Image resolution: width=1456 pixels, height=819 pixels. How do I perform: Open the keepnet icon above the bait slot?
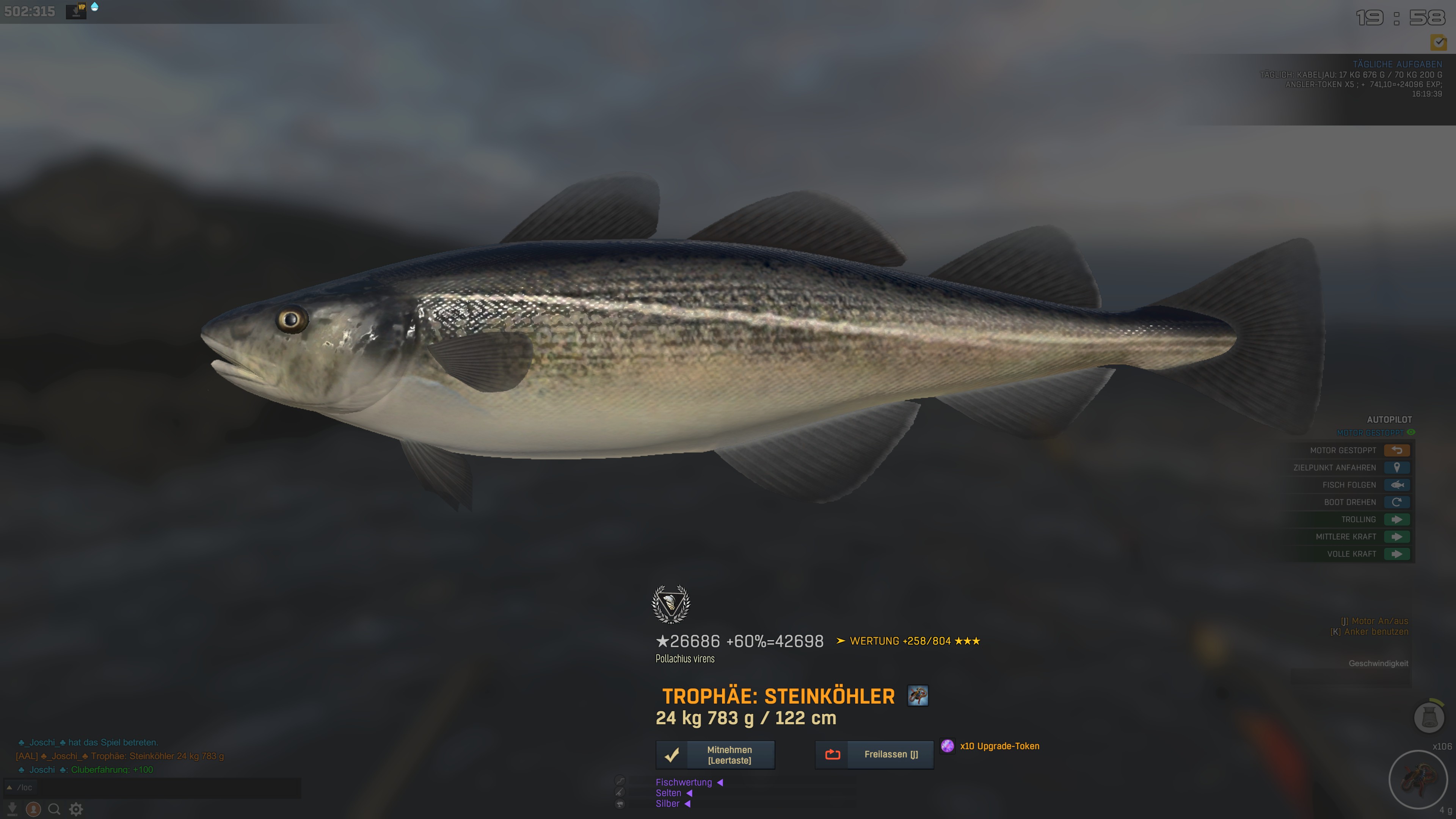(x=1429, y=717)
